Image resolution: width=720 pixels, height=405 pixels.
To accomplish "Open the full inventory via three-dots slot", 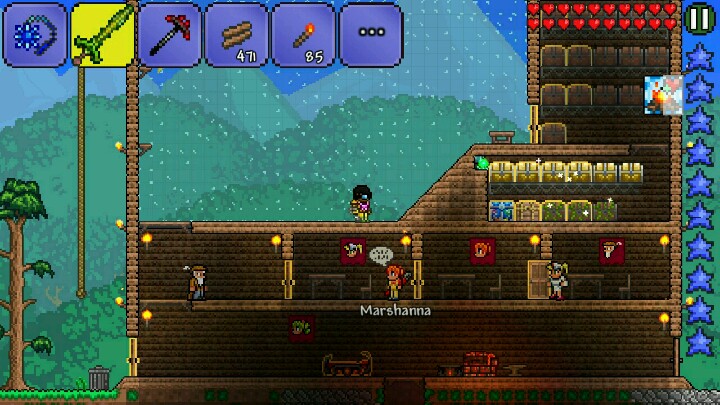I will coord(371,33).
